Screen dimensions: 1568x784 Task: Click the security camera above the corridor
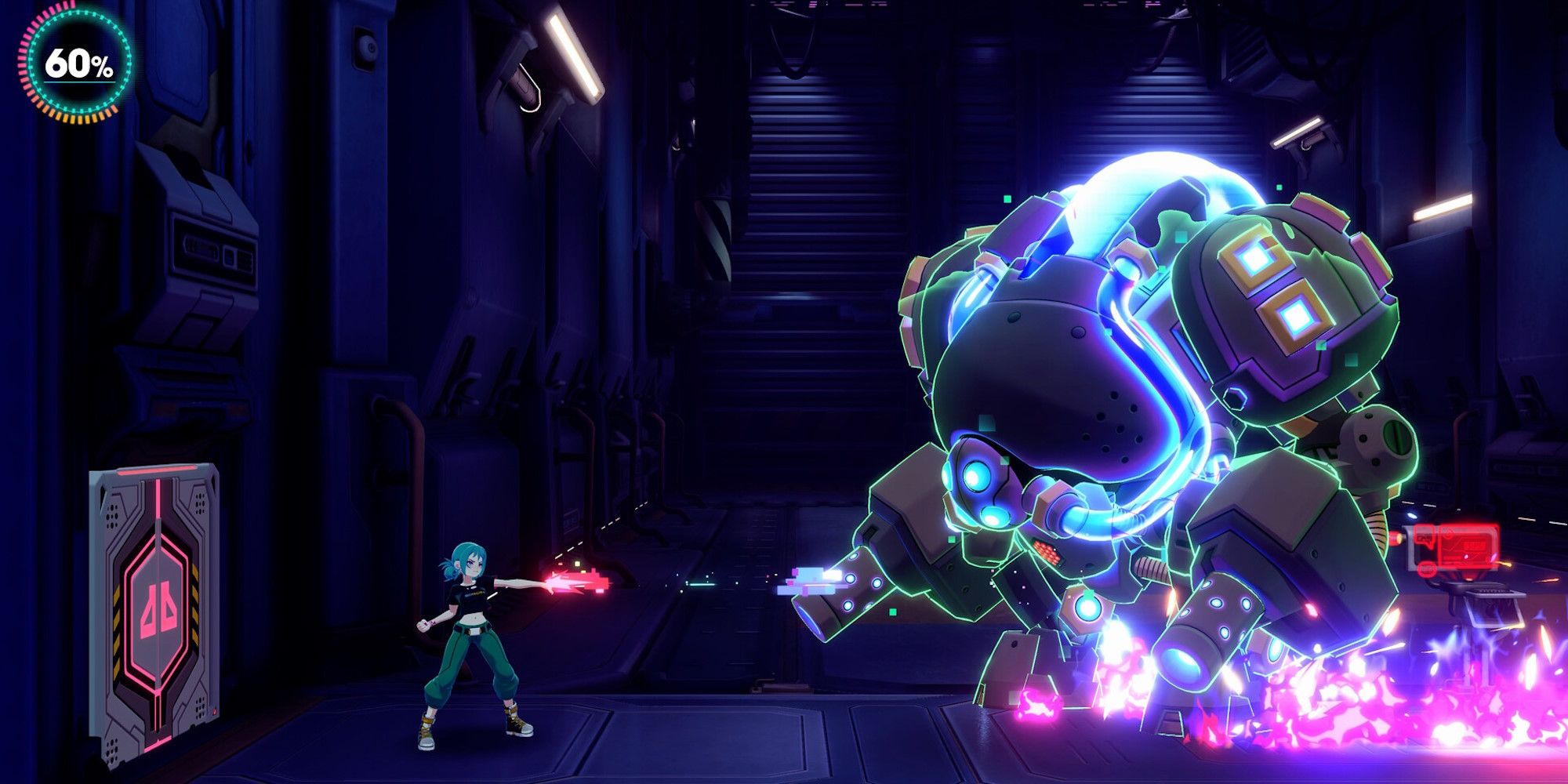click(368, 47)
